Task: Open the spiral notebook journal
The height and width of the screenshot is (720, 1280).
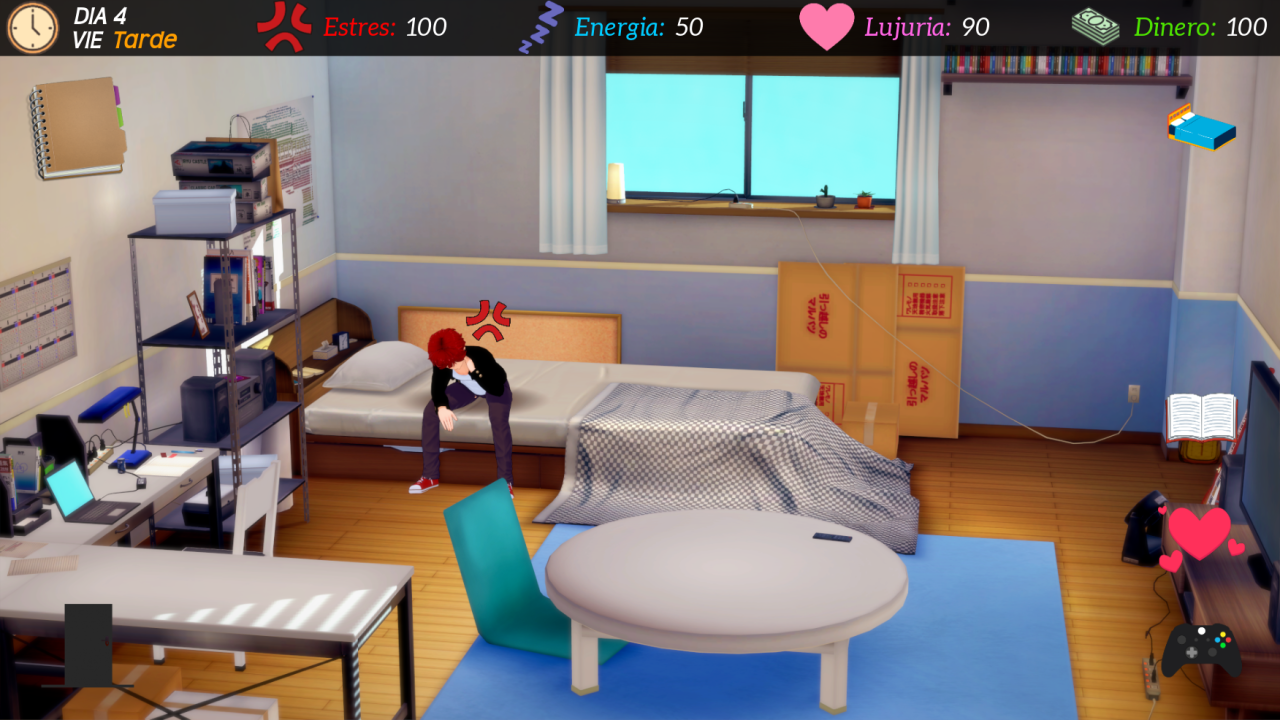Action: click(x=77, y=127)
